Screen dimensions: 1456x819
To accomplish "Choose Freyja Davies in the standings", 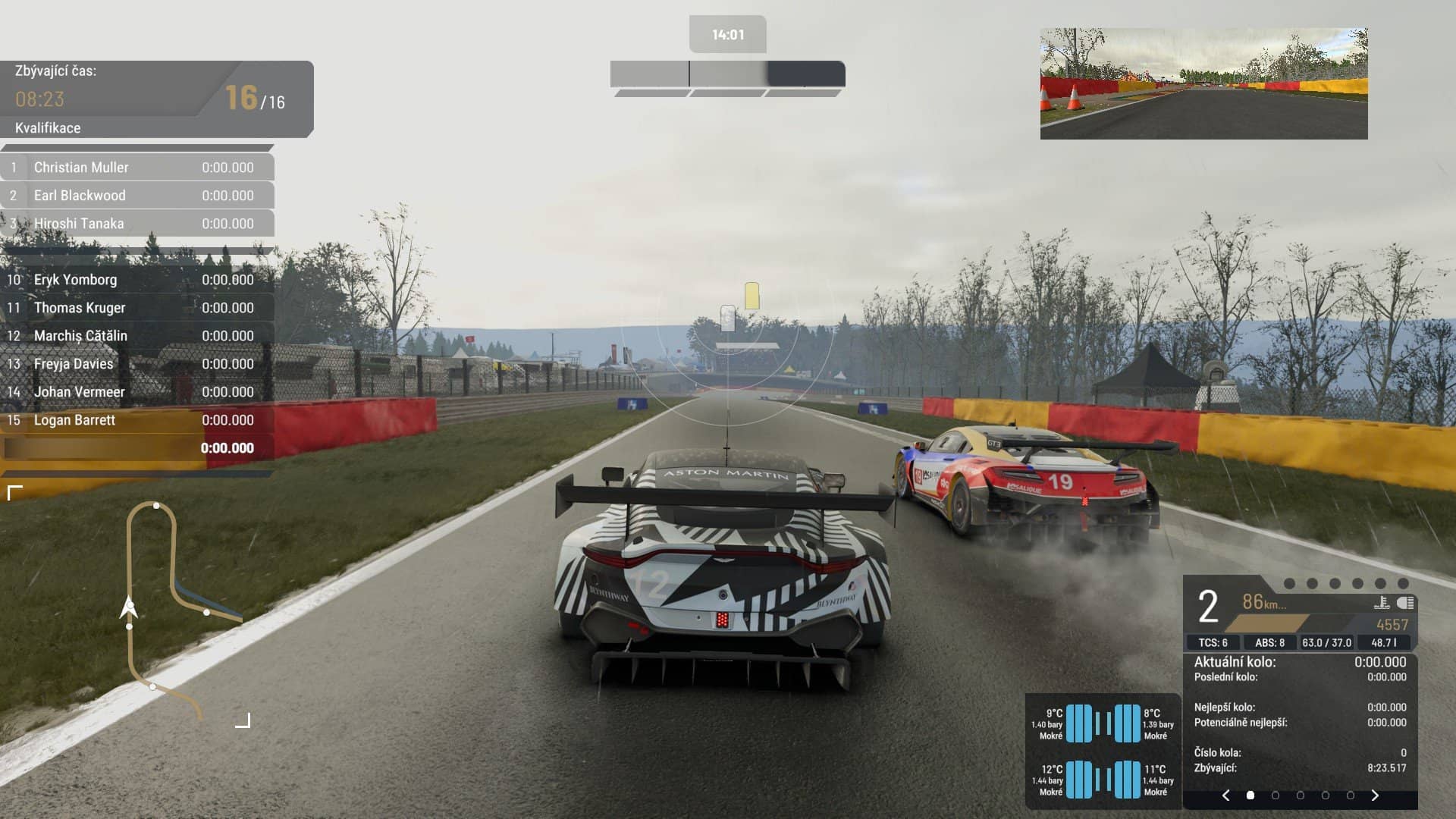I will [x=137, y=364].
